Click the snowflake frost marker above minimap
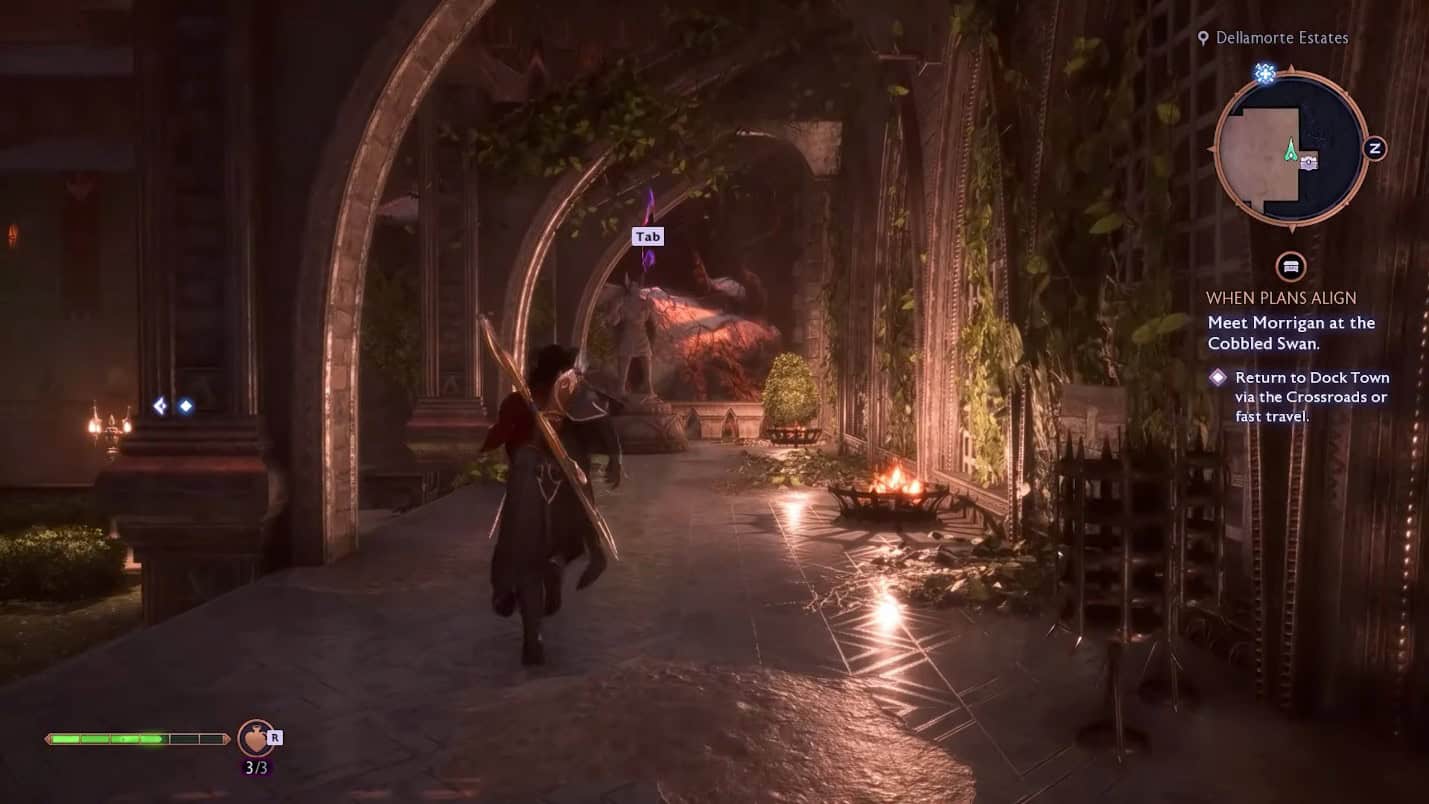The width and height of the screenshot is (1429, 804). pyautogui.click(x=1266, y=72)
